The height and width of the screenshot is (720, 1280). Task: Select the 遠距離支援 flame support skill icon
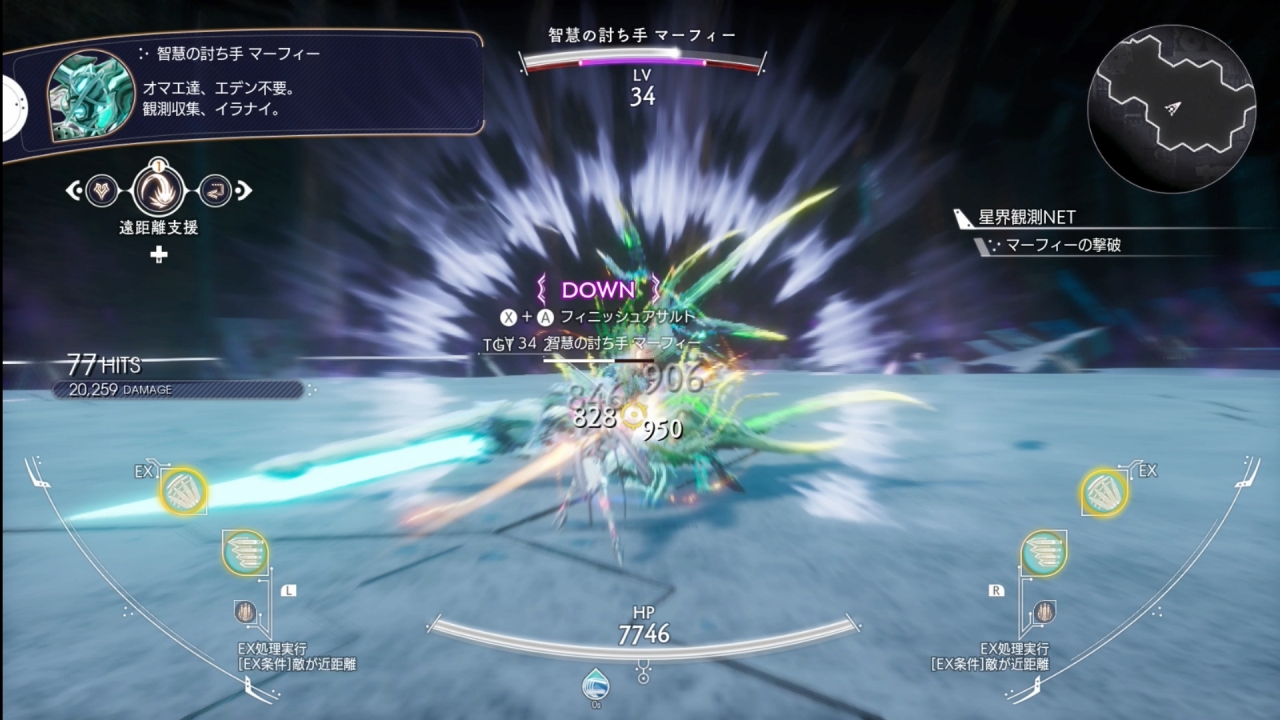click(x=158, y=189)
